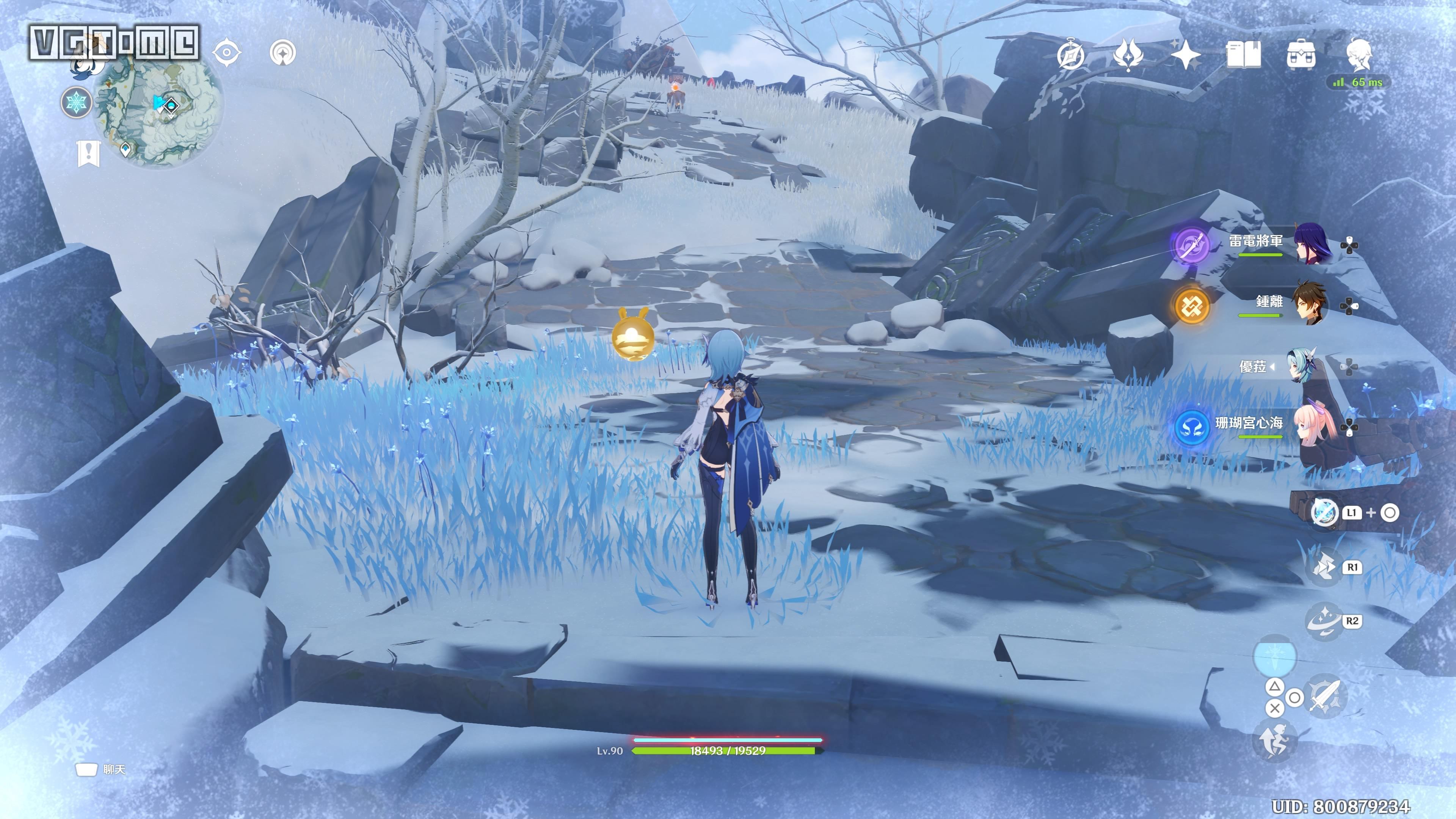Open the quest exclamation banner icon
This screenshot has height=819, width=1456.
pos(88,152)
